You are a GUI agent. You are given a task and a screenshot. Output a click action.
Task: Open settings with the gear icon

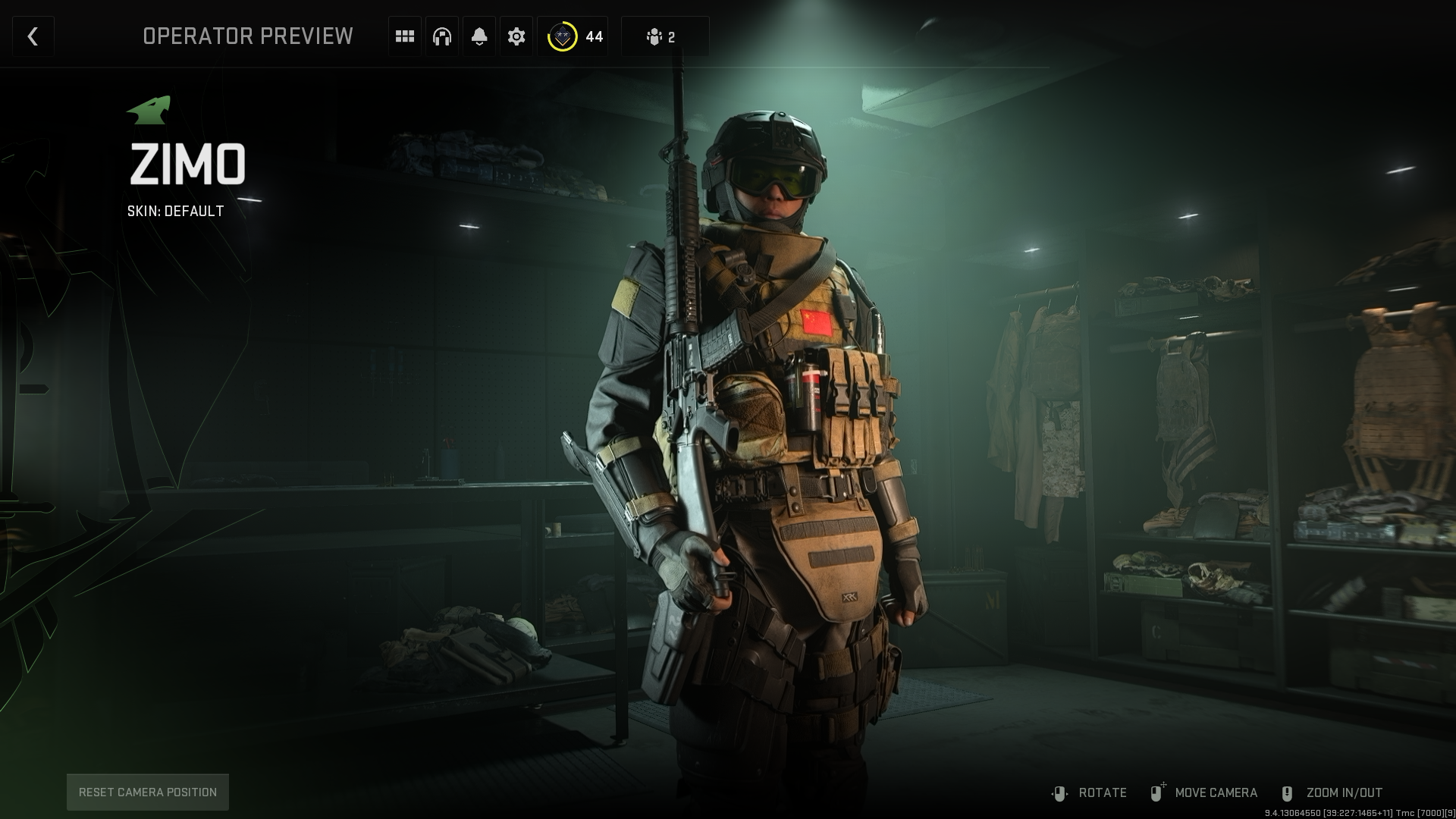click(516, 36)
